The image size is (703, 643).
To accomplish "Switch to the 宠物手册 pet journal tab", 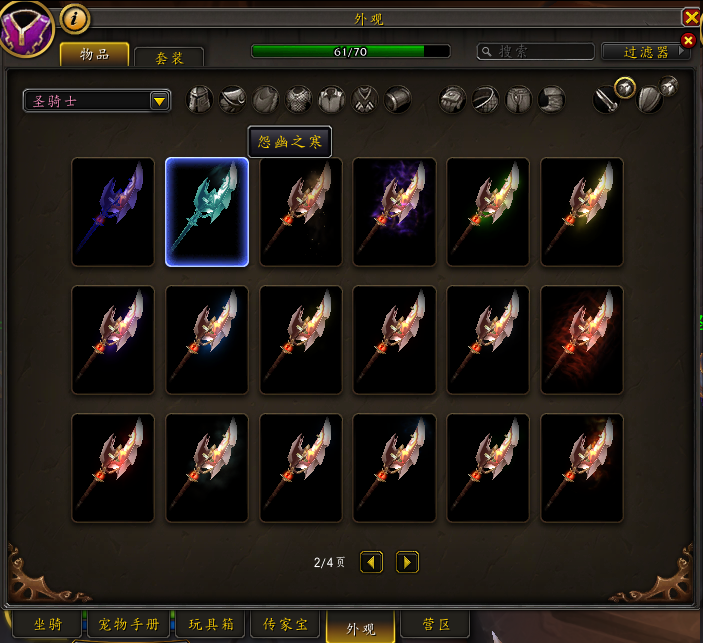I will [x=129, y=625].
